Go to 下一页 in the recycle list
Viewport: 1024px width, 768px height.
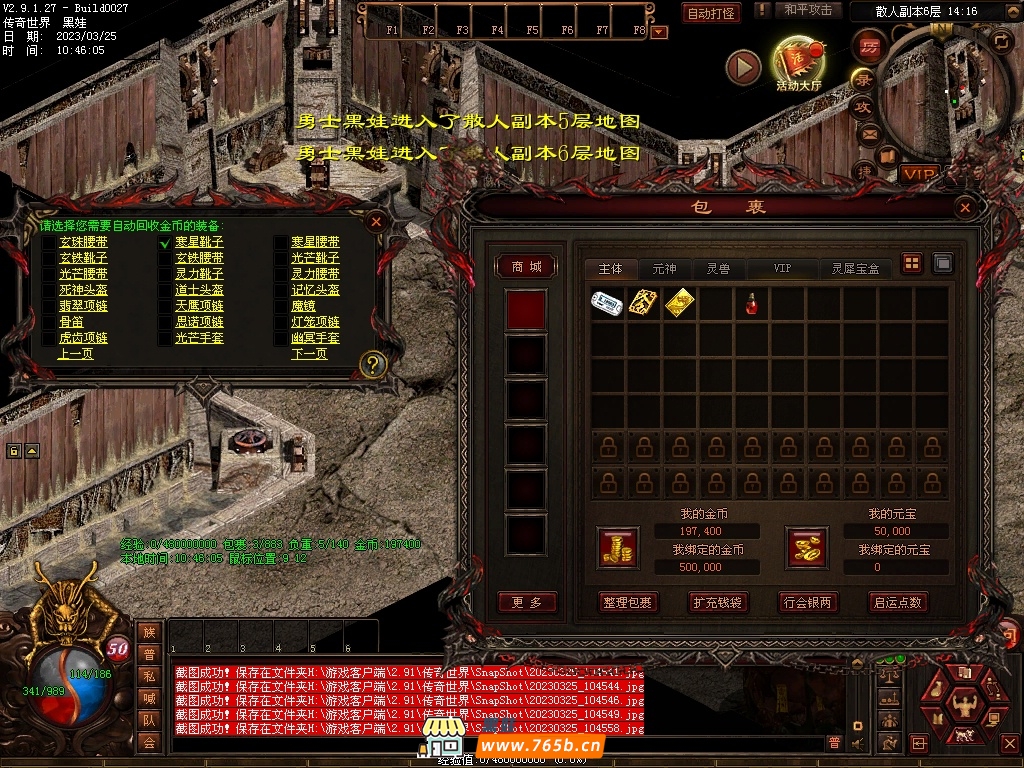point(309,354)
